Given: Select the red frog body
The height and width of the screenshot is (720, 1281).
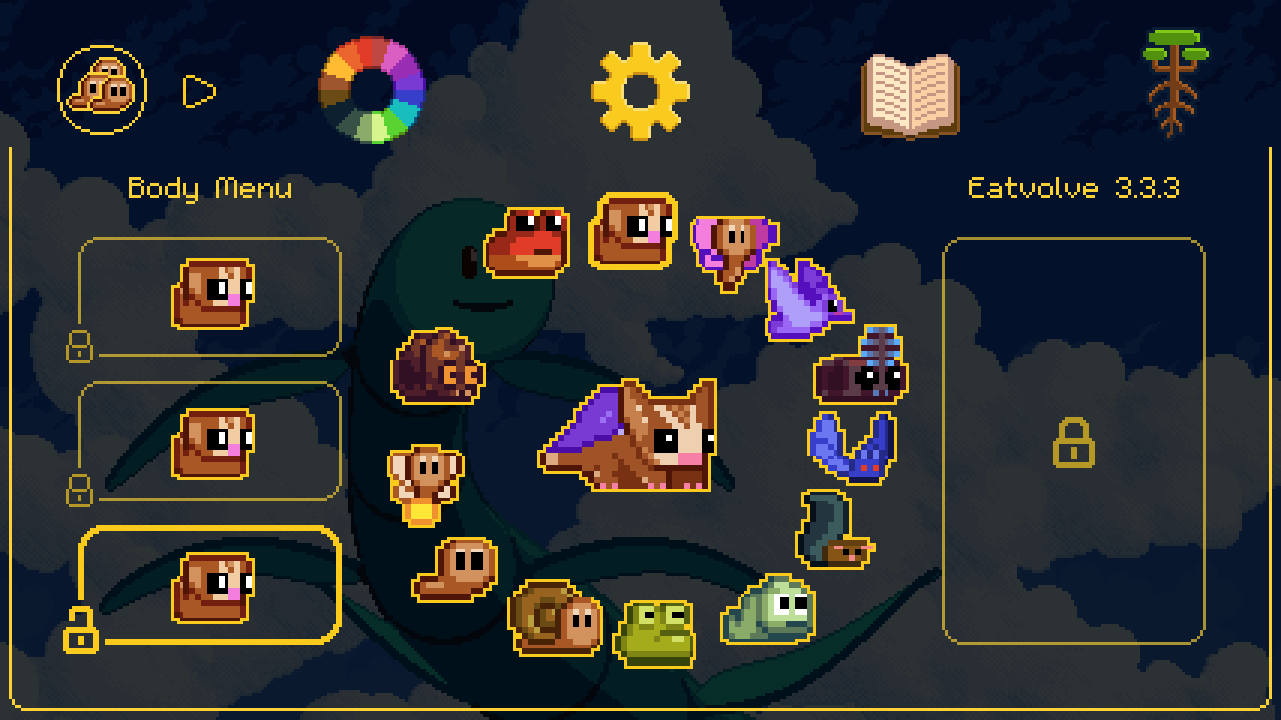Looking at the screenshot, I should 527,242.
